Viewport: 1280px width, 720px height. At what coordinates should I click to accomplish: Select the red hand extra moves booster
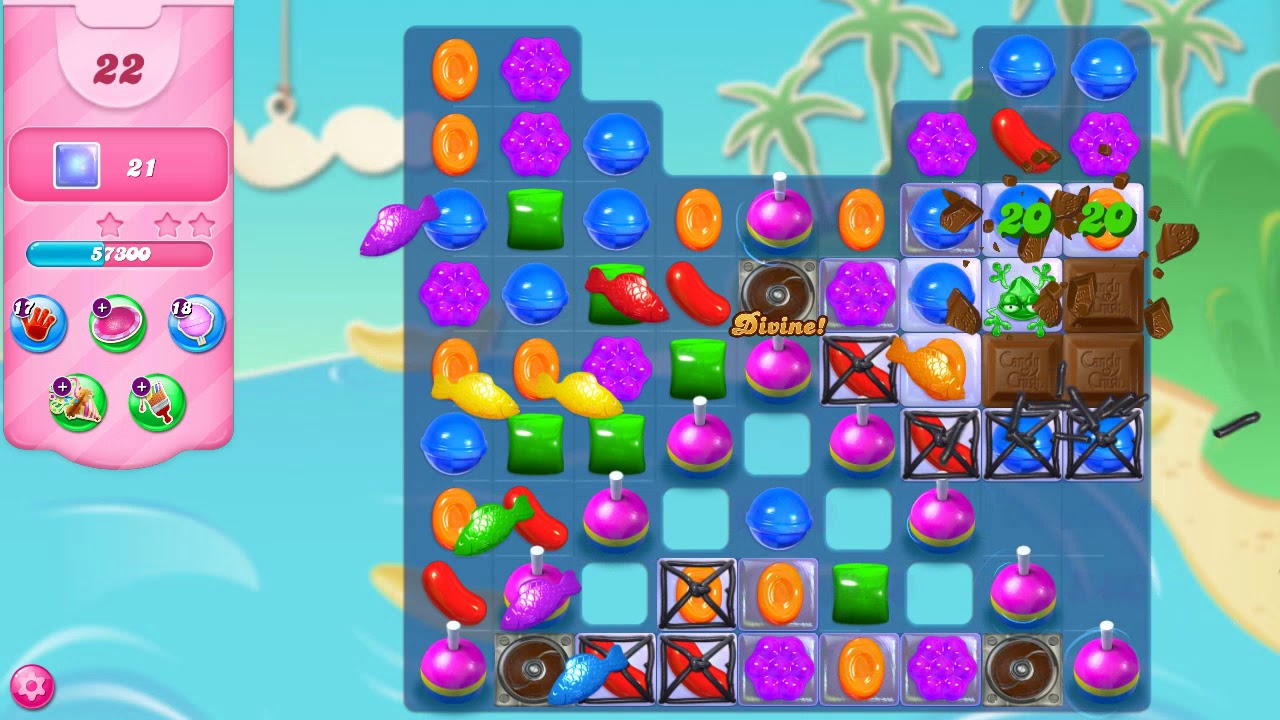click(38, 323)
